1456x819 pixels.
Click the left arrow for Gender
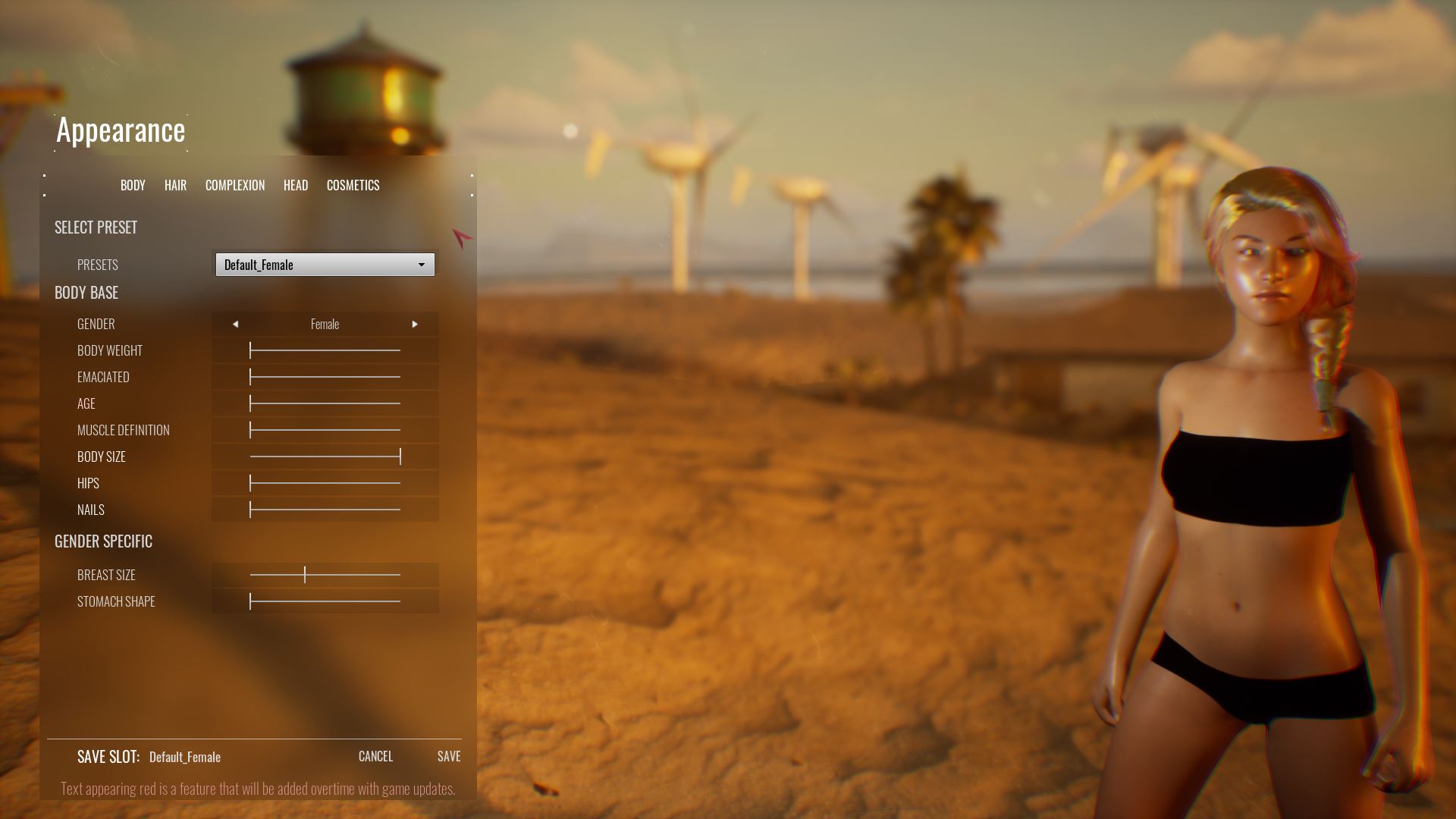tap(236, 324)
